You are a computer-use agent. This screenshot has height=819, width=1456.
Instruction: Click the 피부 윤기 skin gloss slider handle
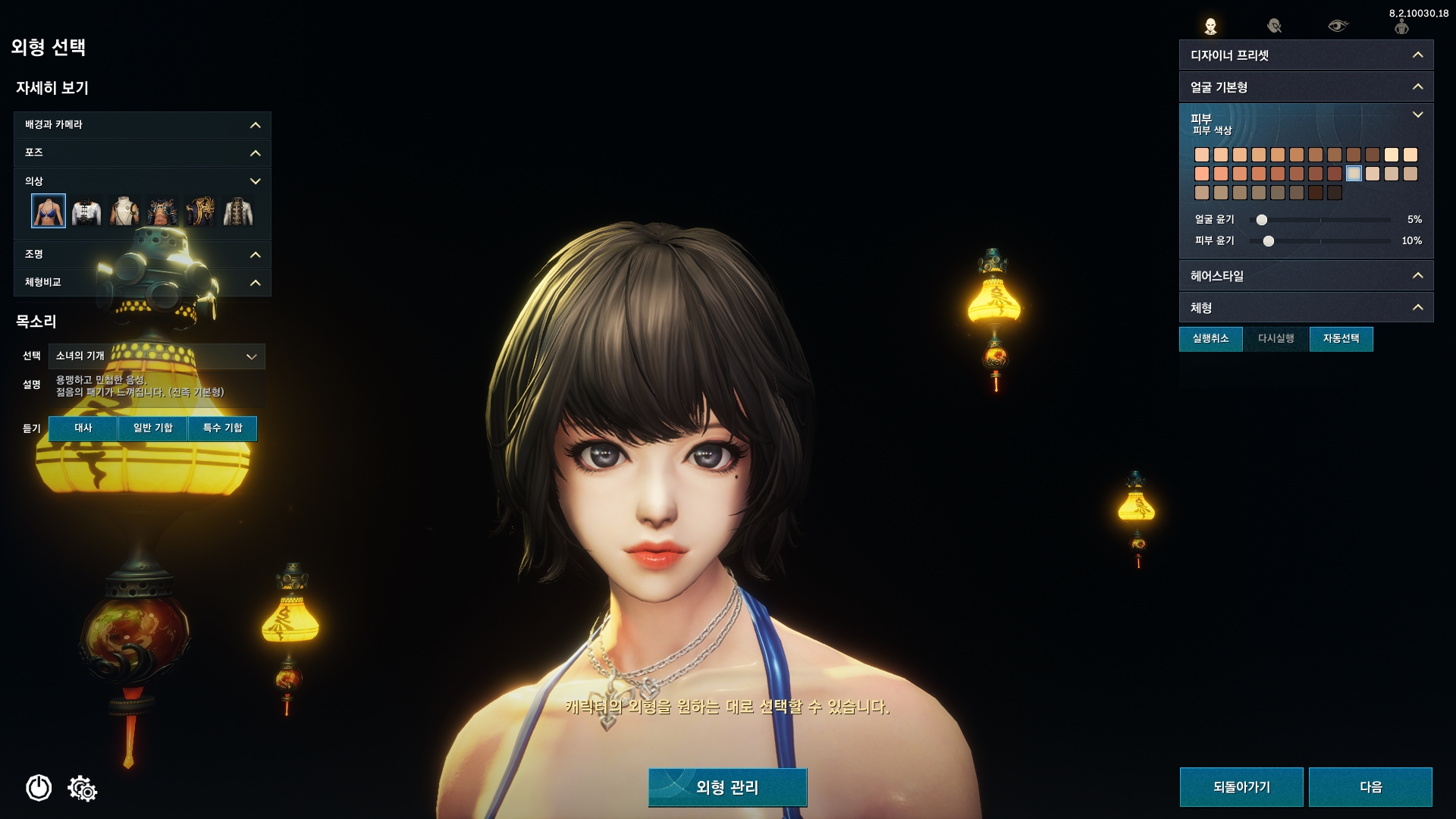click(1269, 240)
